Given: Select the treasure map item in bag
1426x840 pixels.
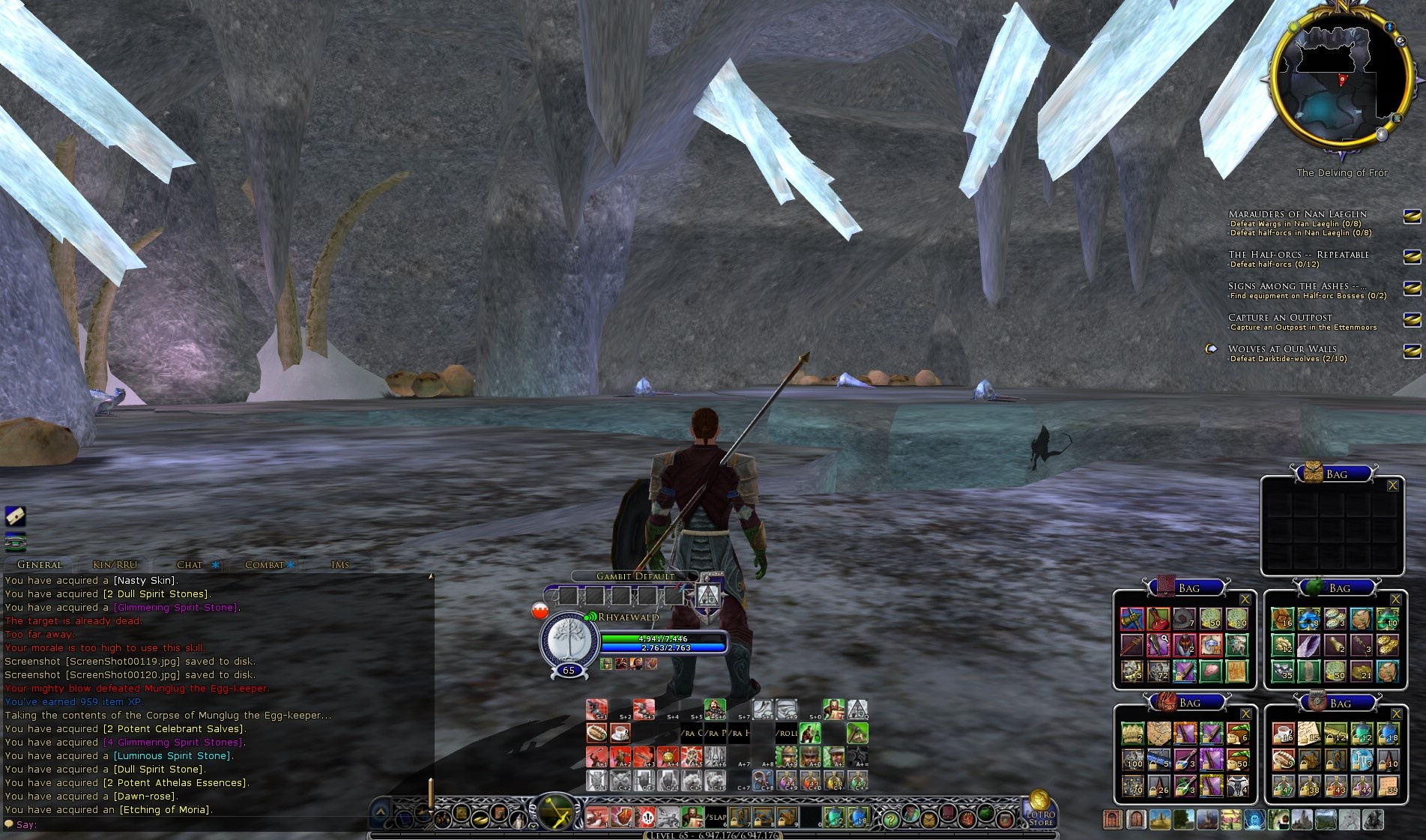Looking at the screenshot, I should click(1159, 734).
